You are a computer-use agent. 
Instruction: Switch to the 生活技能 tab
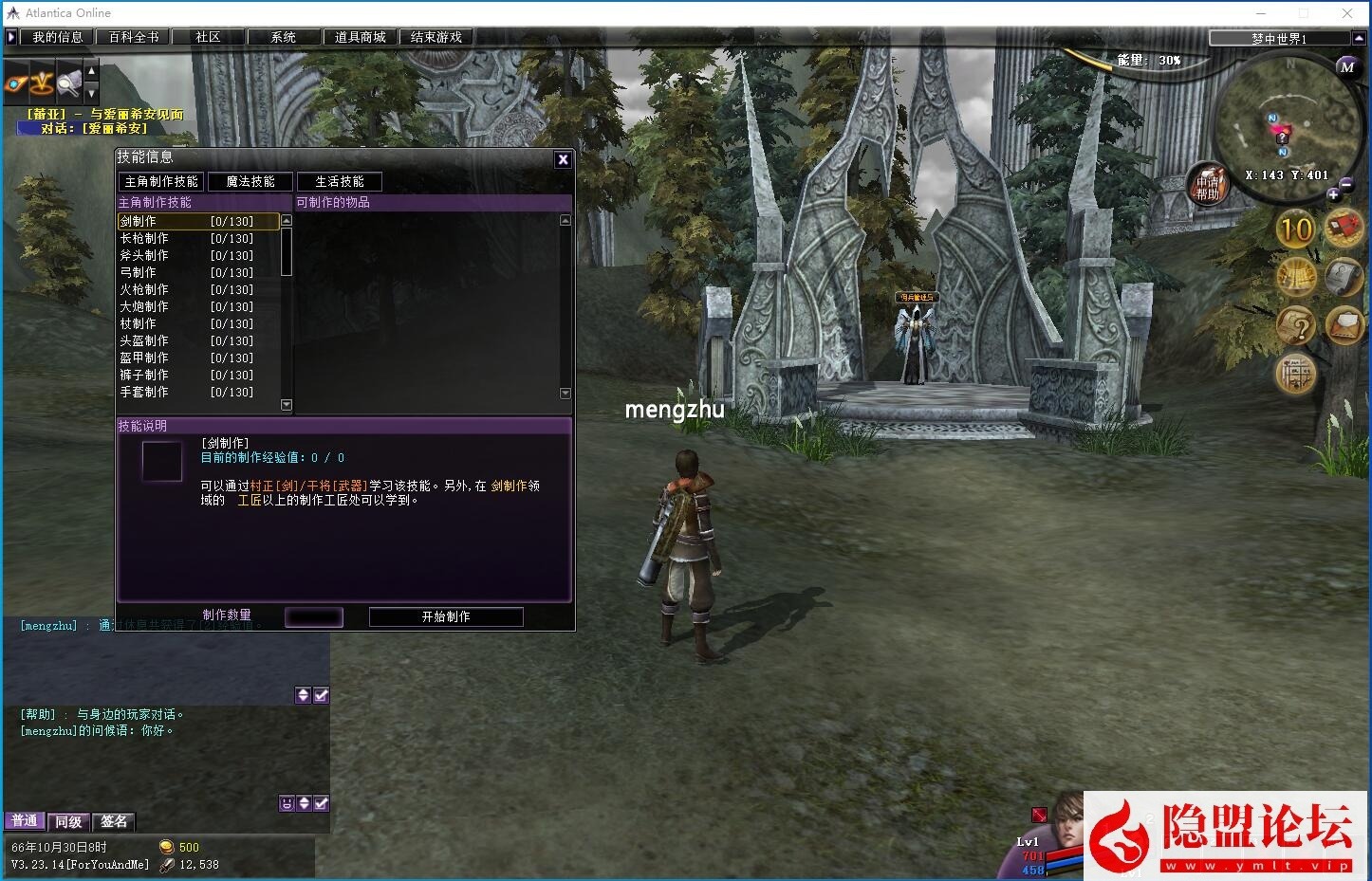[339, 181]
